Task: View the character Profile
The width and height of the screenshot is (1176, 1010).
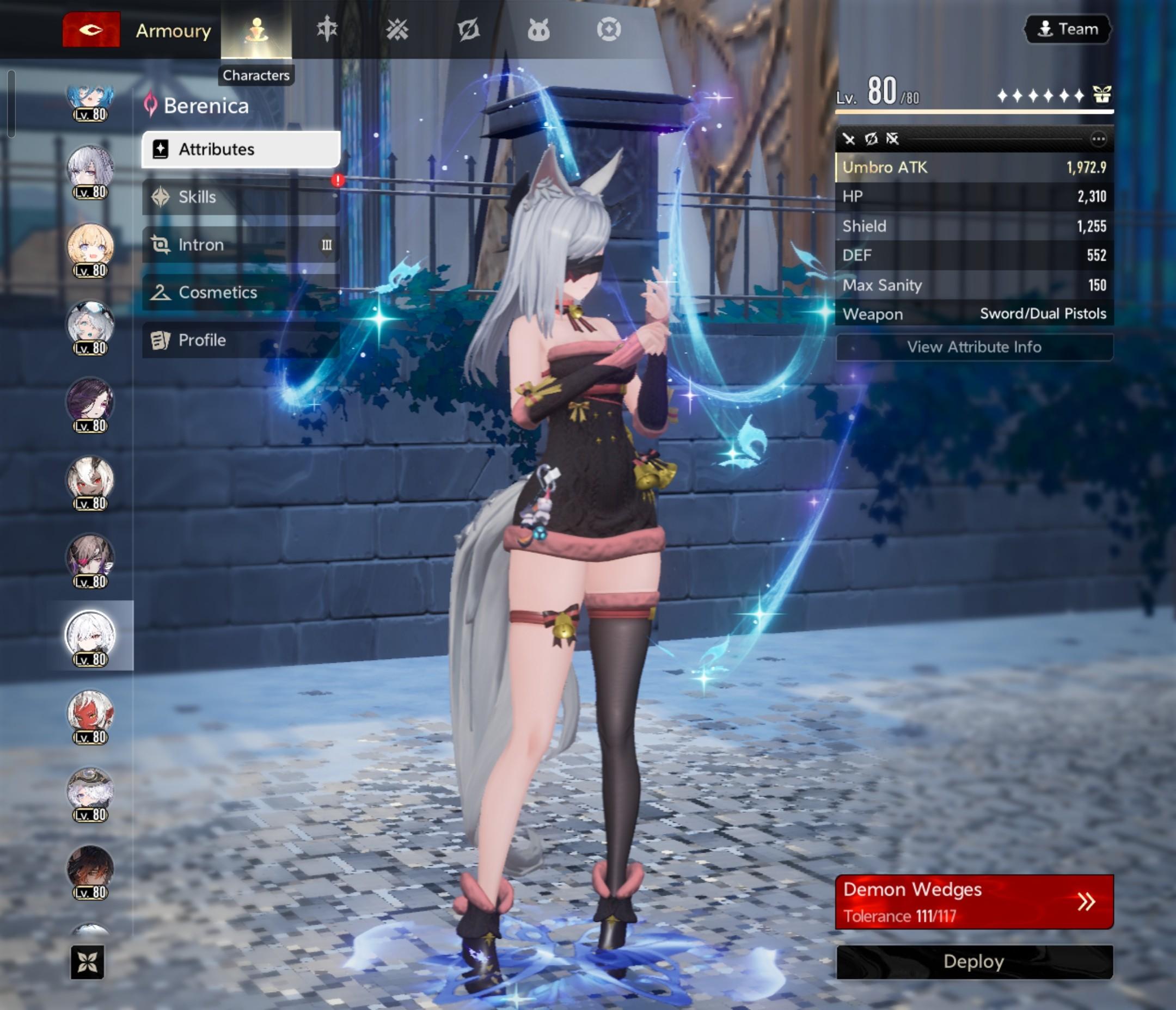Action: point(241,340)
